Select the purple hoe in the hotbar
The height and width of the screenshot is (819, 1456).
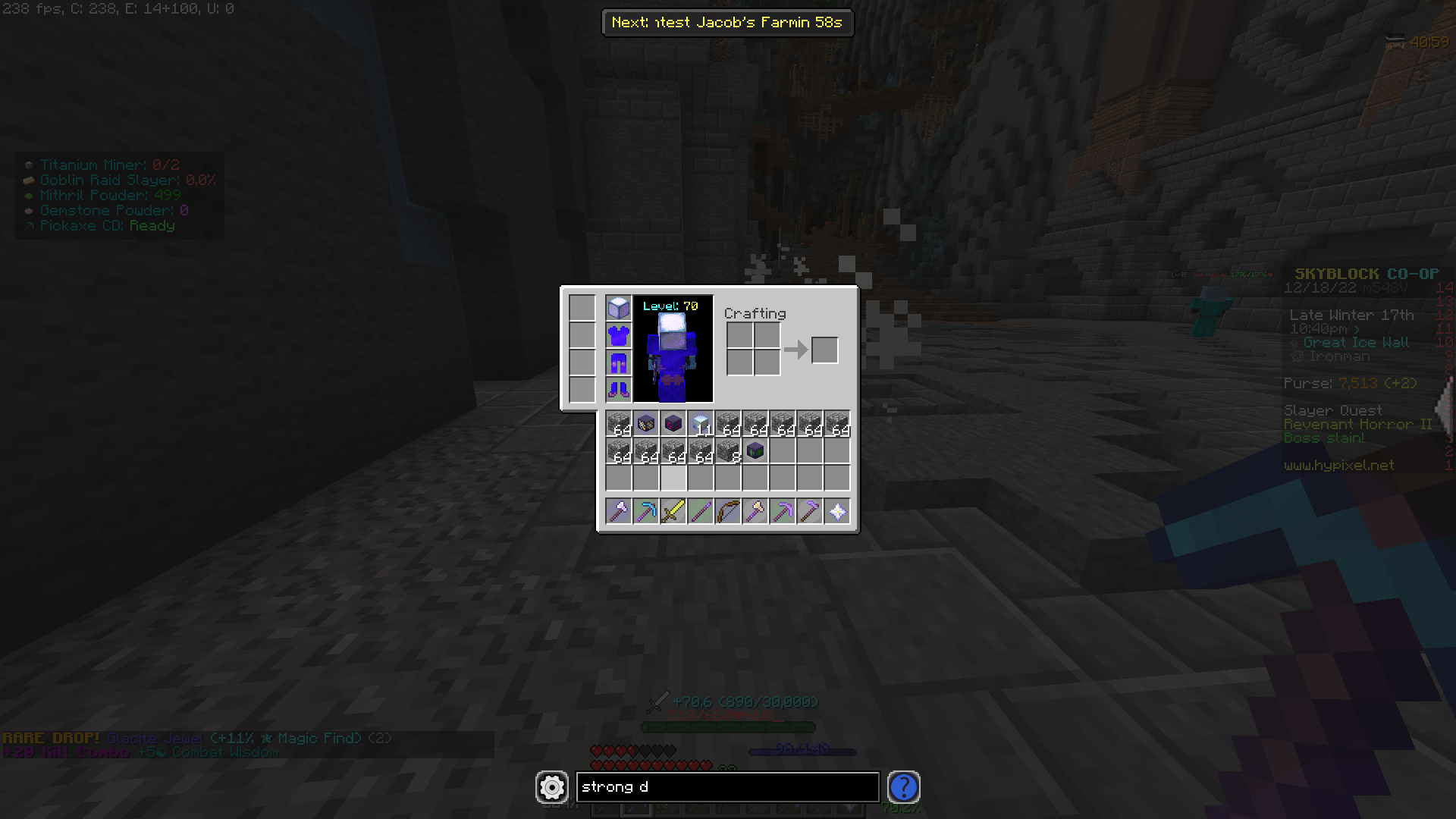click(782, 510)
